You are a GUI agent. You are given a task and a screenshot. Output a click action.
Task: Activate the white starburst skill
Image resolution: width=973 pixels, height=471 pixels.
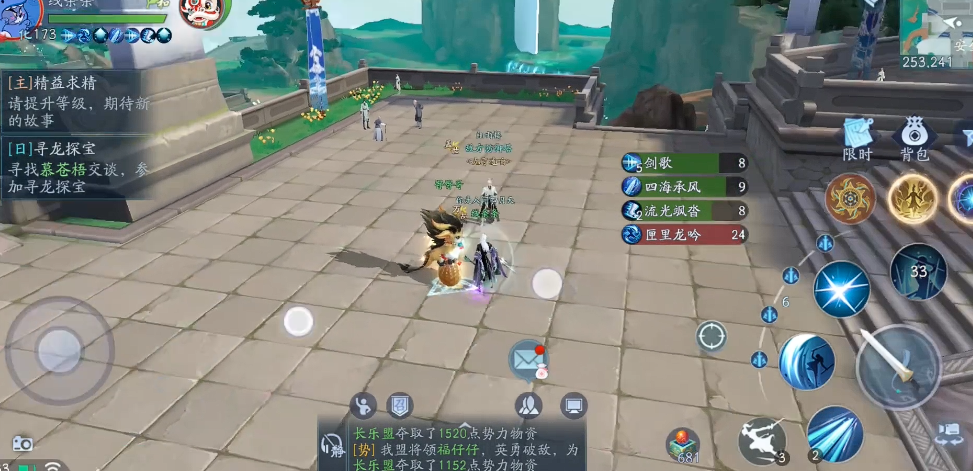pos(841,289)
